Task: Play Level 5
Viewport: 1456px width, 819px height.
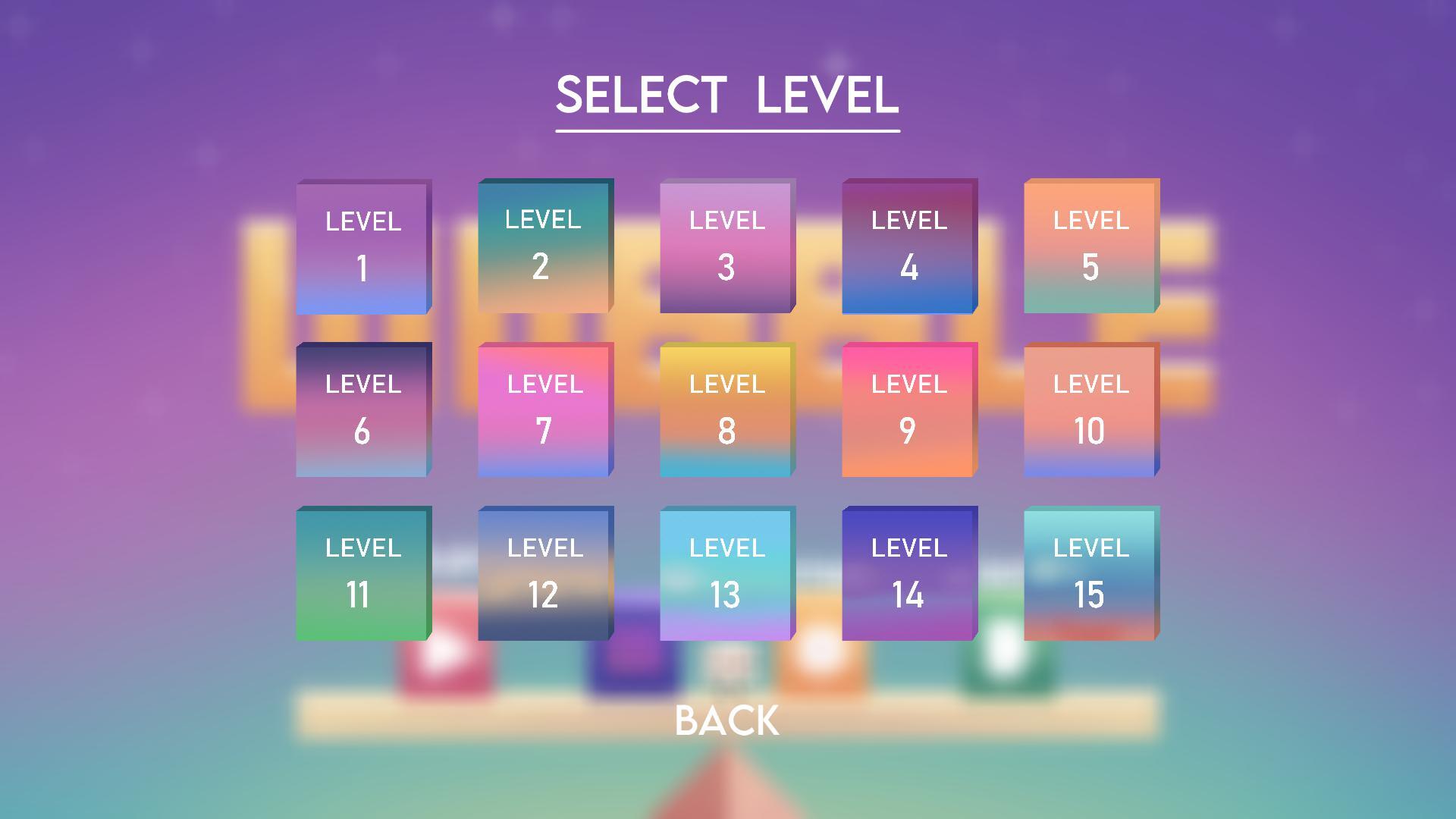Action: [x=1090, y=246]
